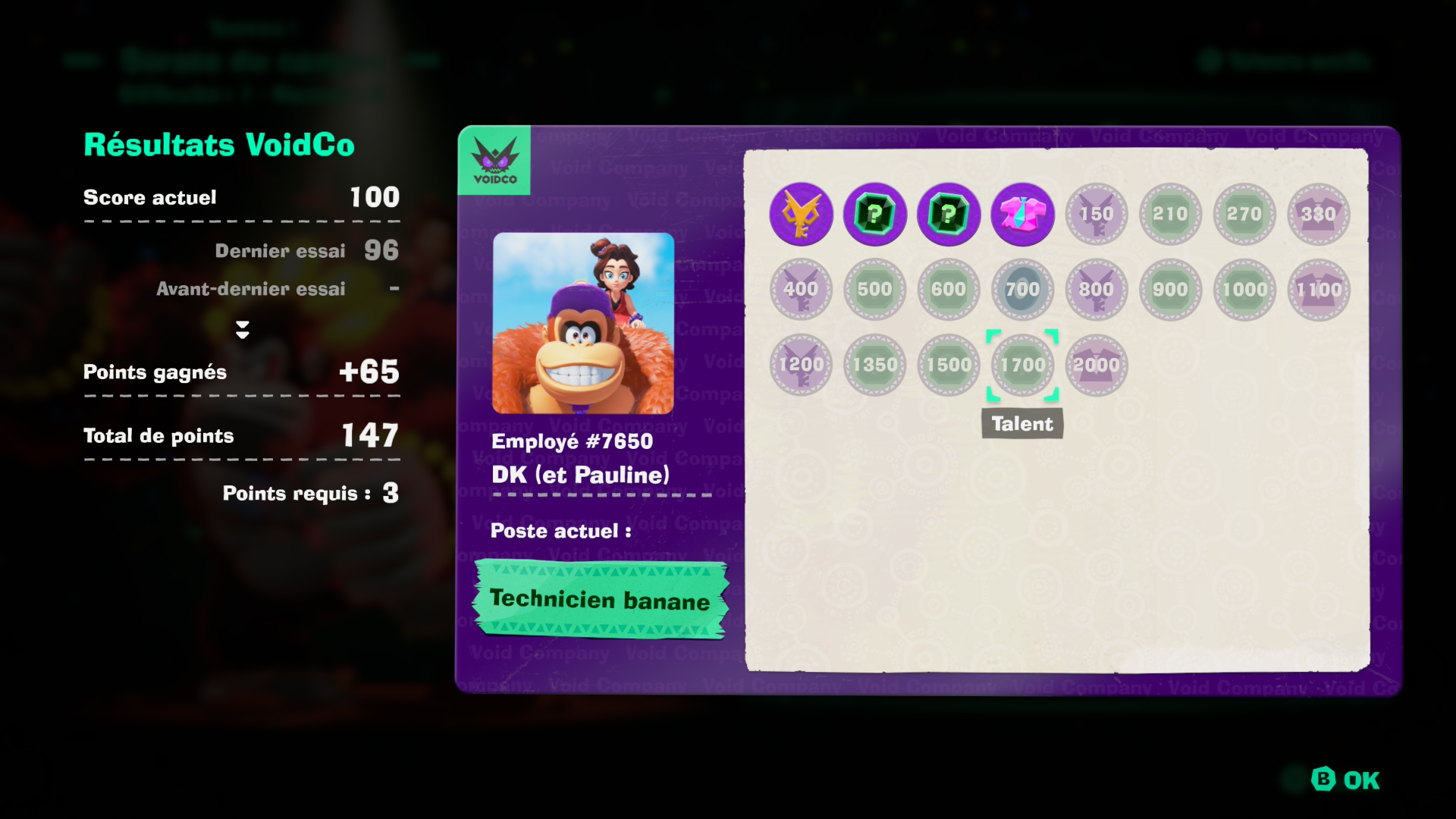Viewport: 1456px width, 819px height.
Task: Select the 210-point reward badge
Action: [x=1170, y=214]
